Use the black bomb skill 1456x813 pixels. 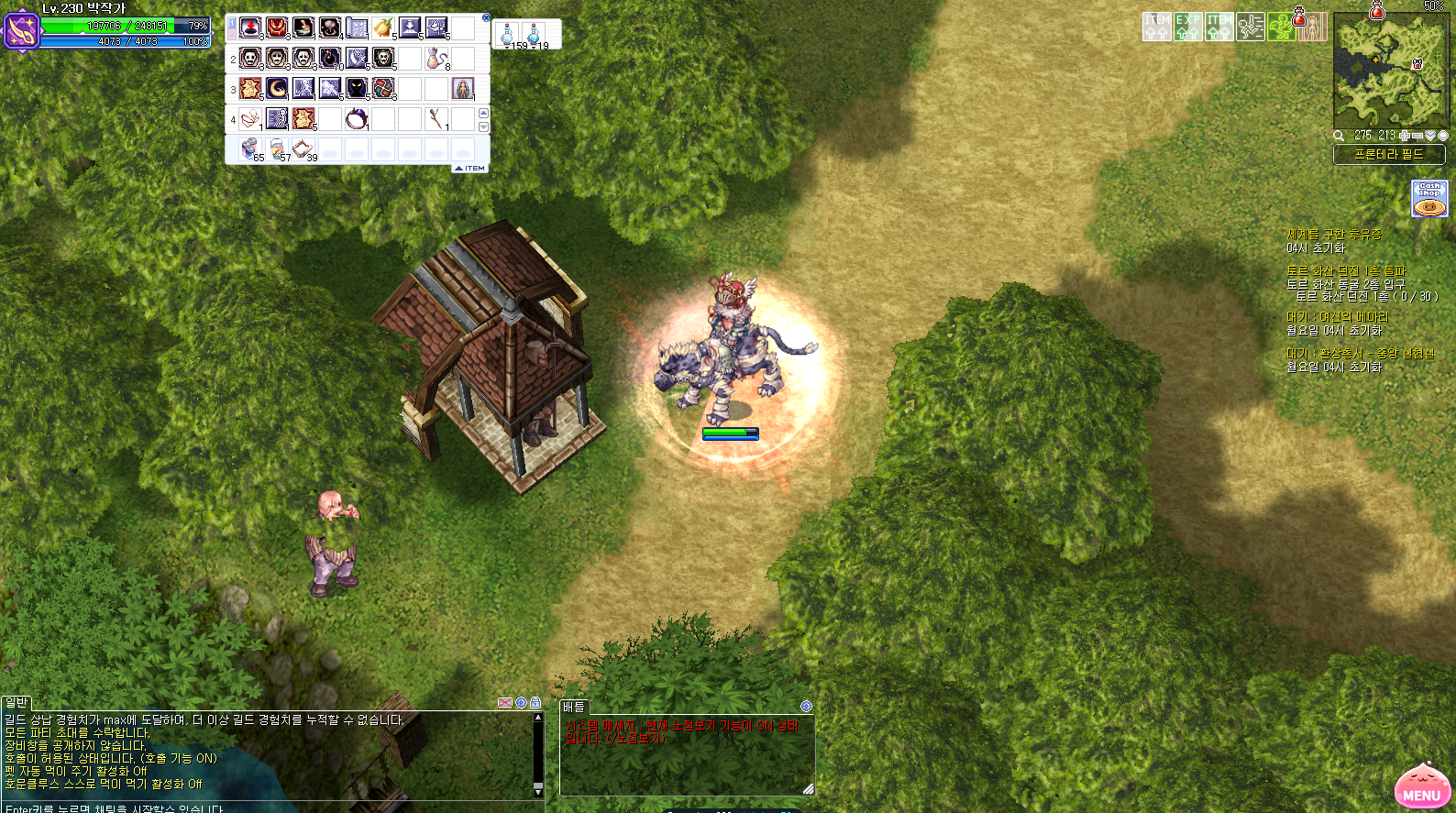click(x=329, y=59)
